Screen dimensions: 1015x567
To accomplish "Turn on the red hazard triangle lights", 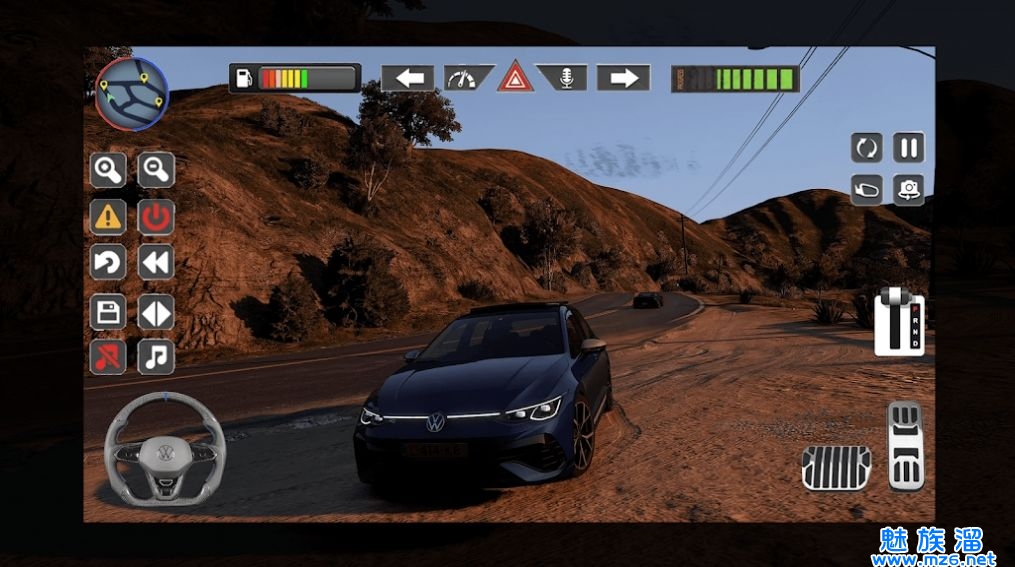I will click(515, 77).
